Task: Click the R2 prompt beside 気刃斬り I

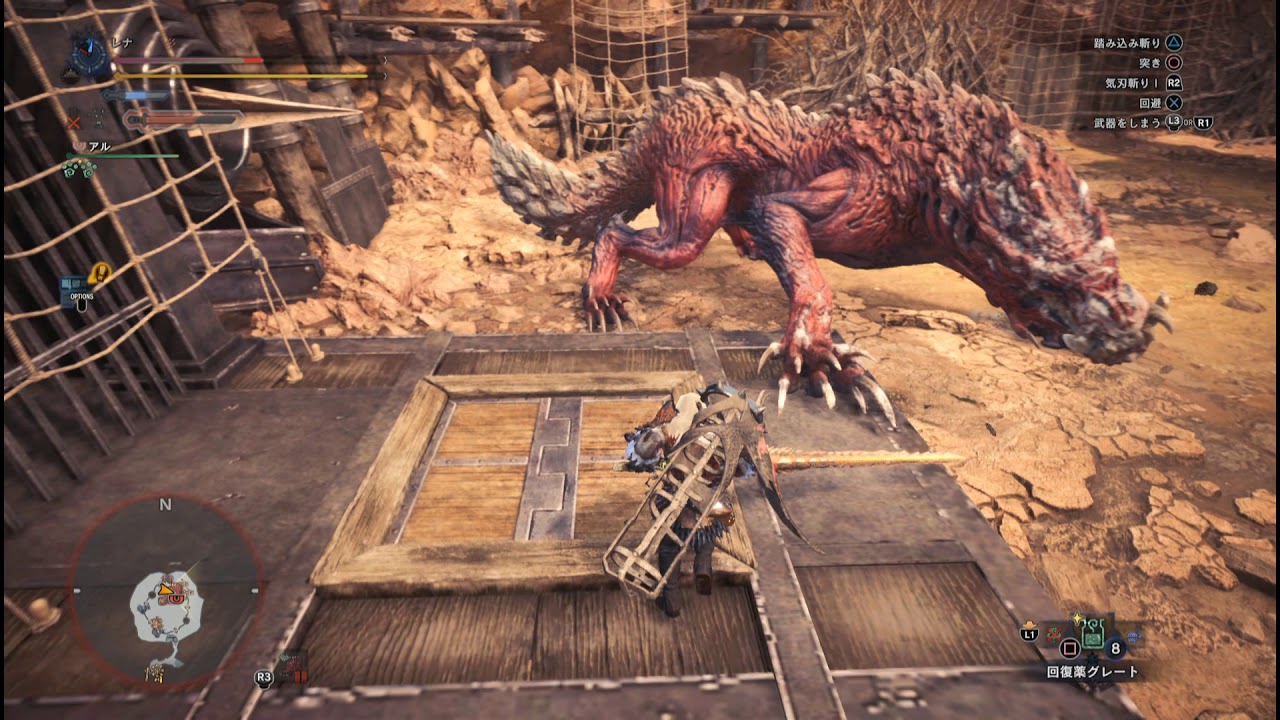Action: 1175,84
